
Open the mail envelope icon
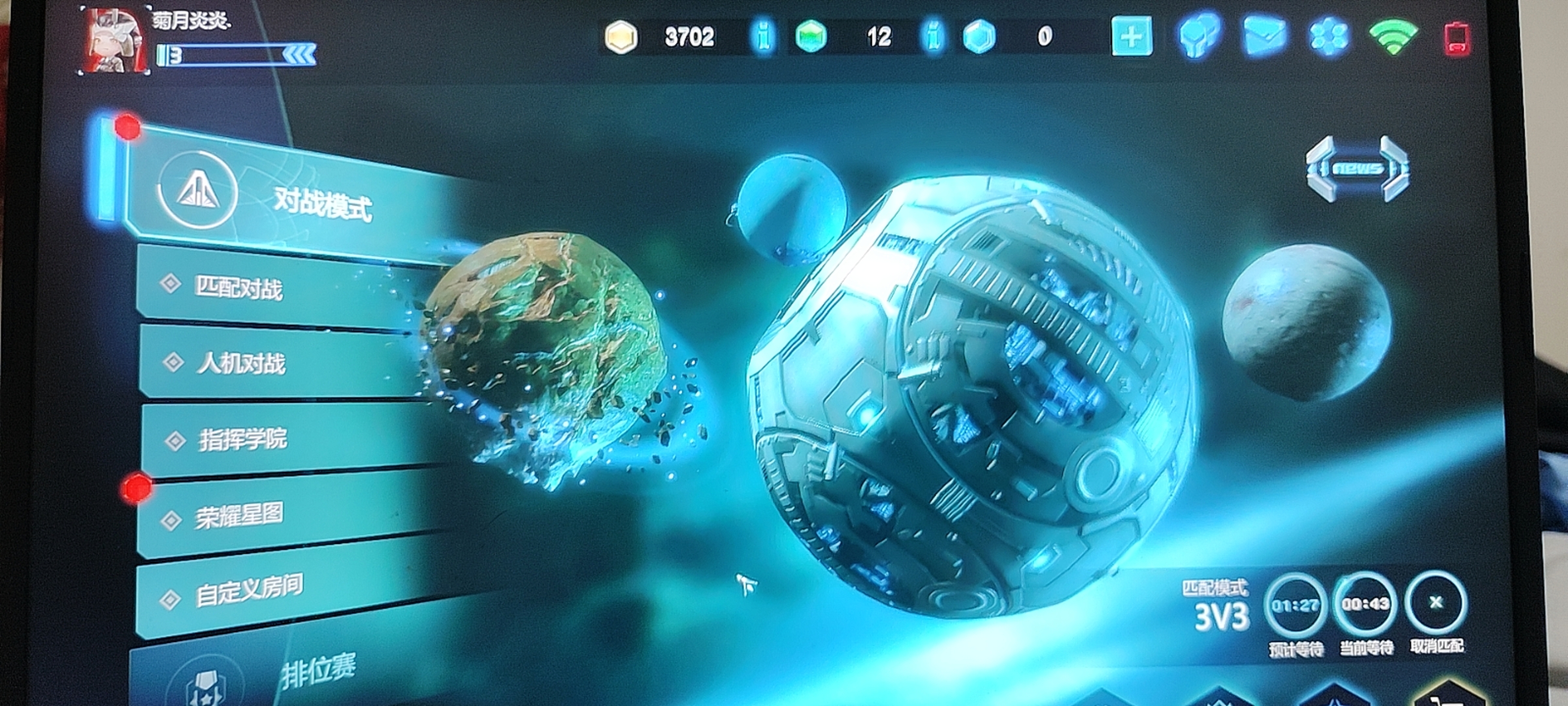(x=1264, y=36)
